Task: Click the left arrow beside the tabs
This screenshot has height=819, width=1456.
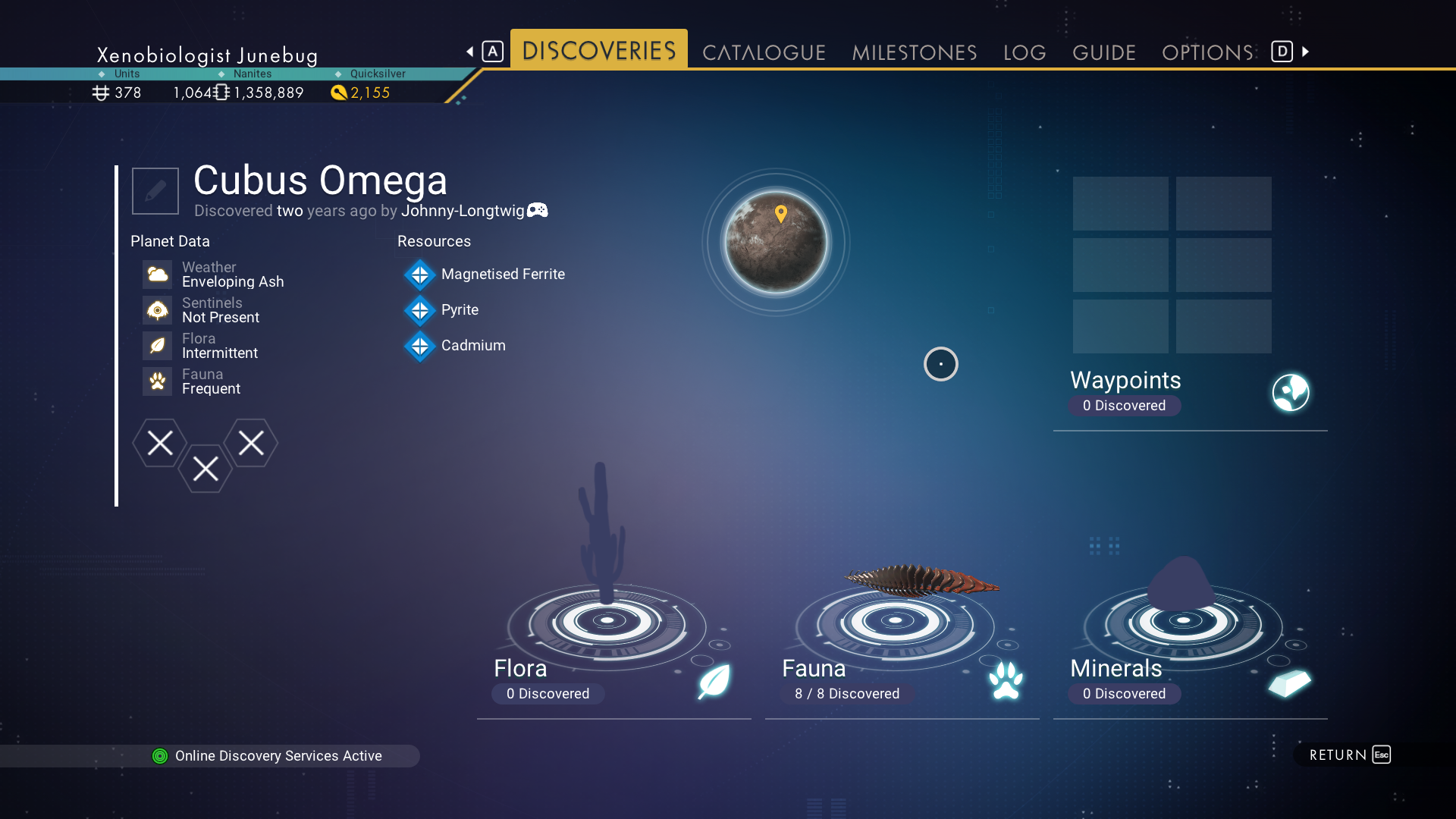Action: pos(470,52)
